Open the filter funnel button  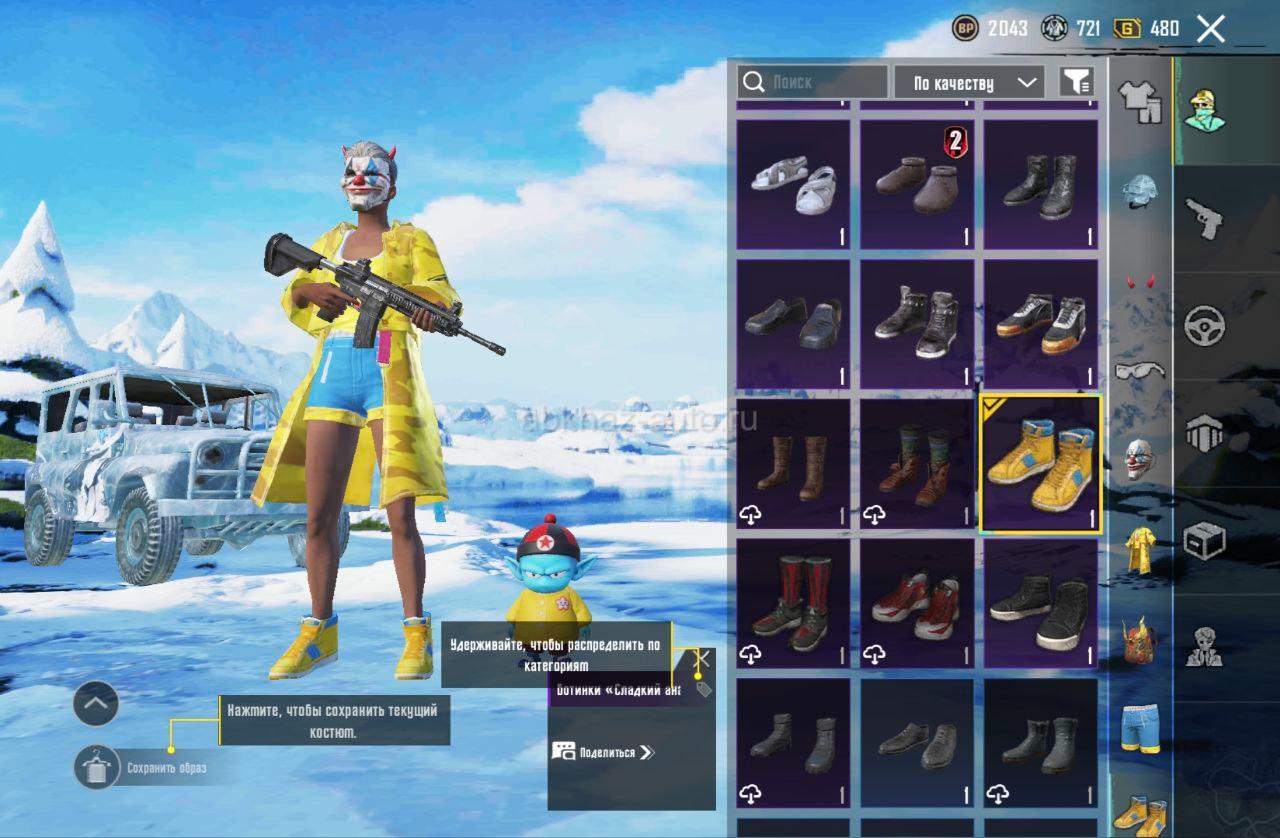point(1076,82)
